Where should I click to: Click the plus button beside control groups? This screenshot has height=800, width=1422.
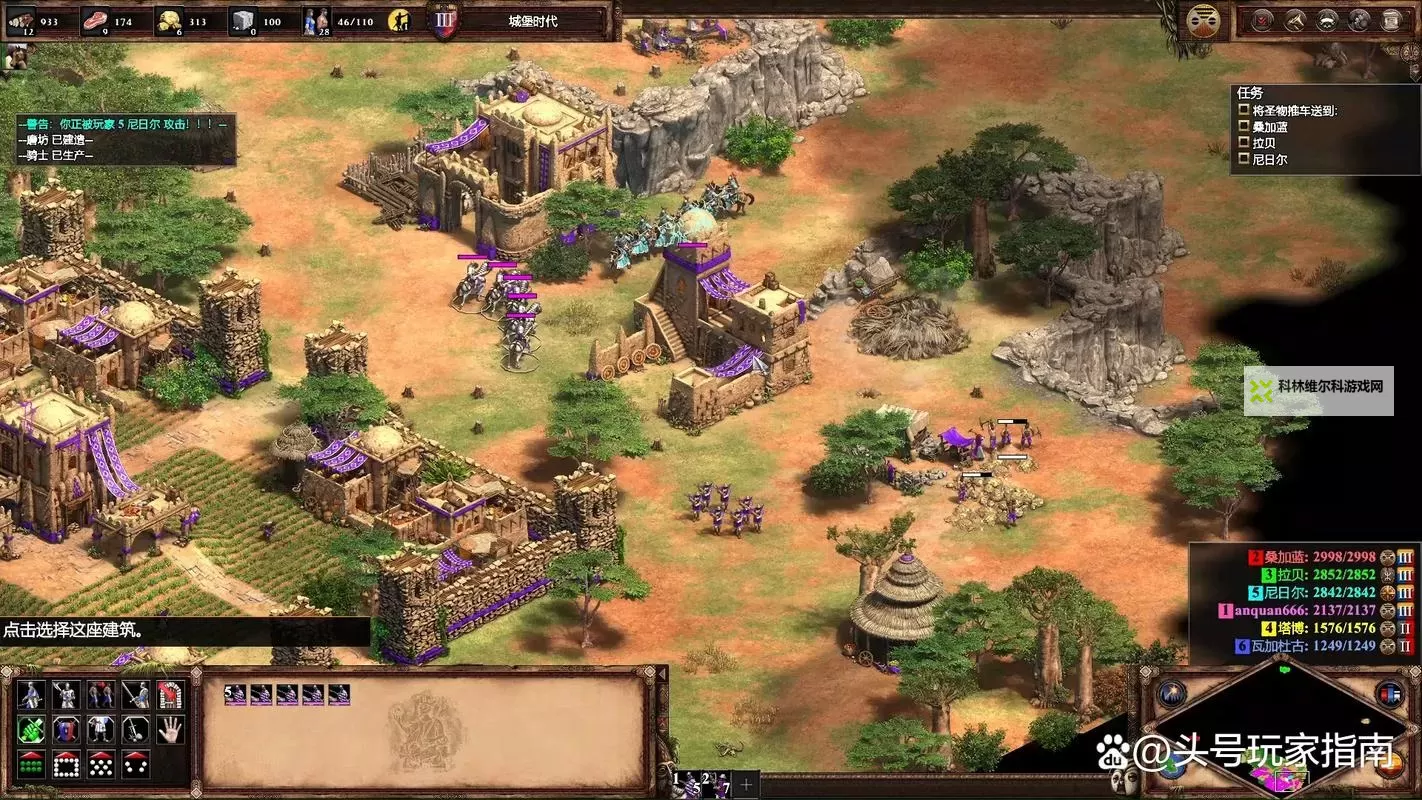point(745,783)
